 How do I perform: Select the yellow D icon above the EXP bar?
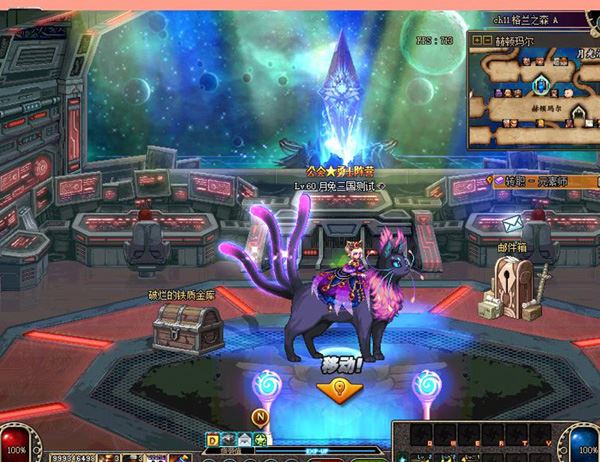[213, 439]
